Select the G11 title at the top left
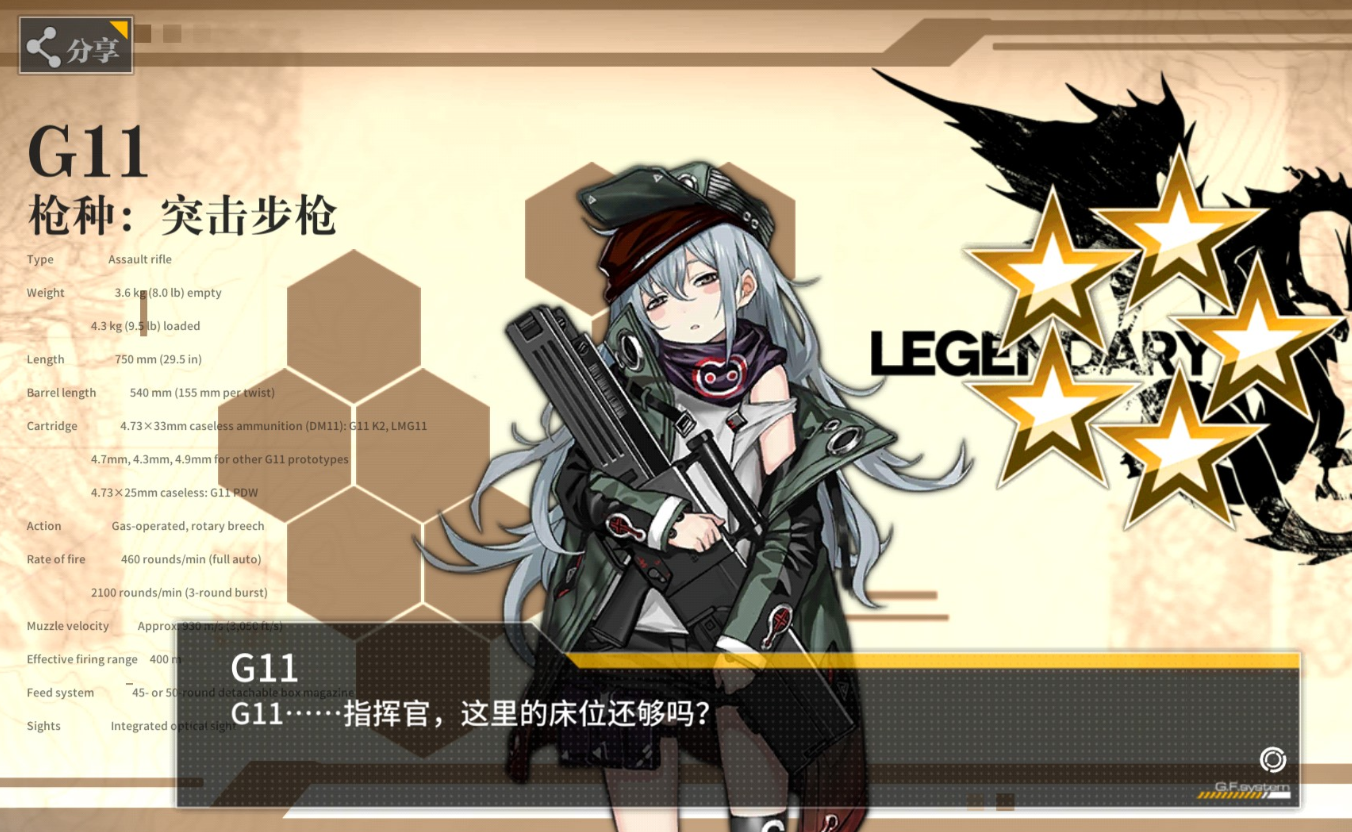The height and width of the screenshot is (832, 1352). [88, 153]
